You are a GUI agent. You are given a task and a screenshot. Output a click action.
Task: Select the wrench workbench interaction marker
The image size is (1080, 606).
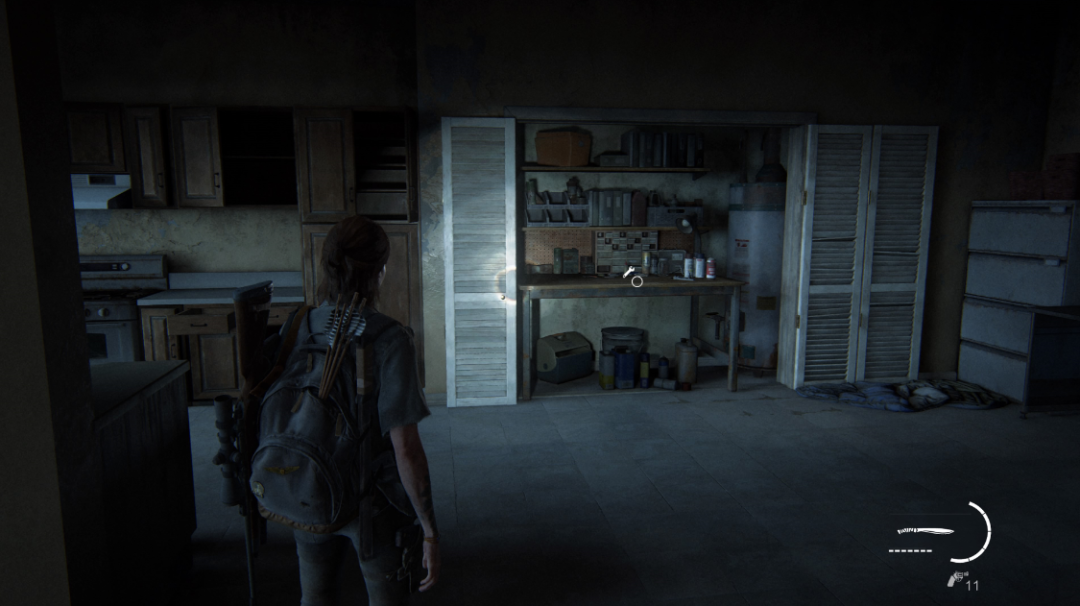pos(630,272)
